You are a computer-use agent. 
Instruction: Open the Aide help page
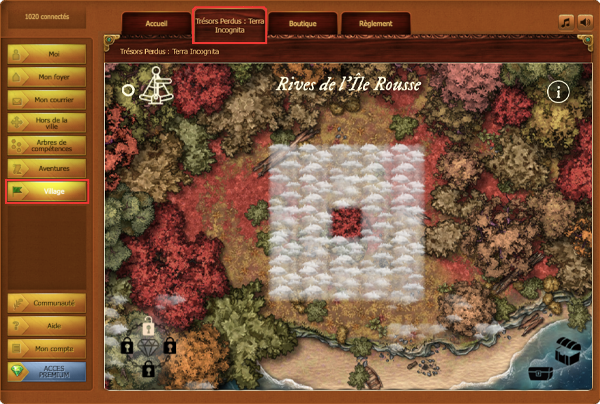pyautogui.click(x=47, y=326)
